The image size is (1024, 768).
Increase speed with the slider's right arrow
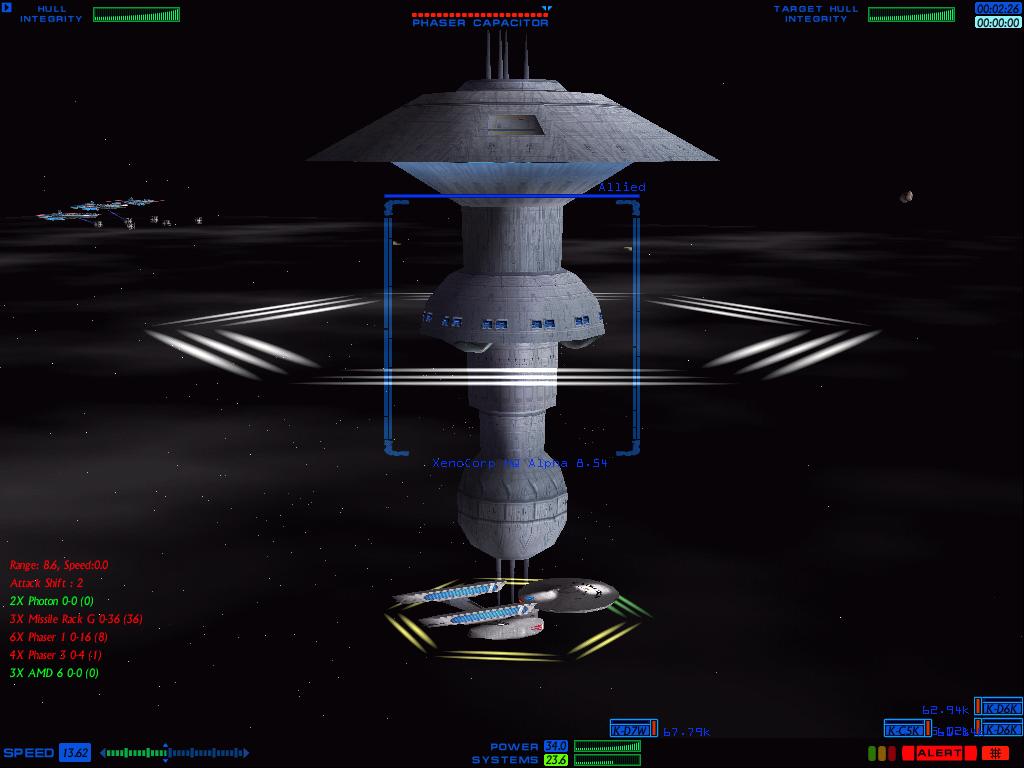pos(244,753)
